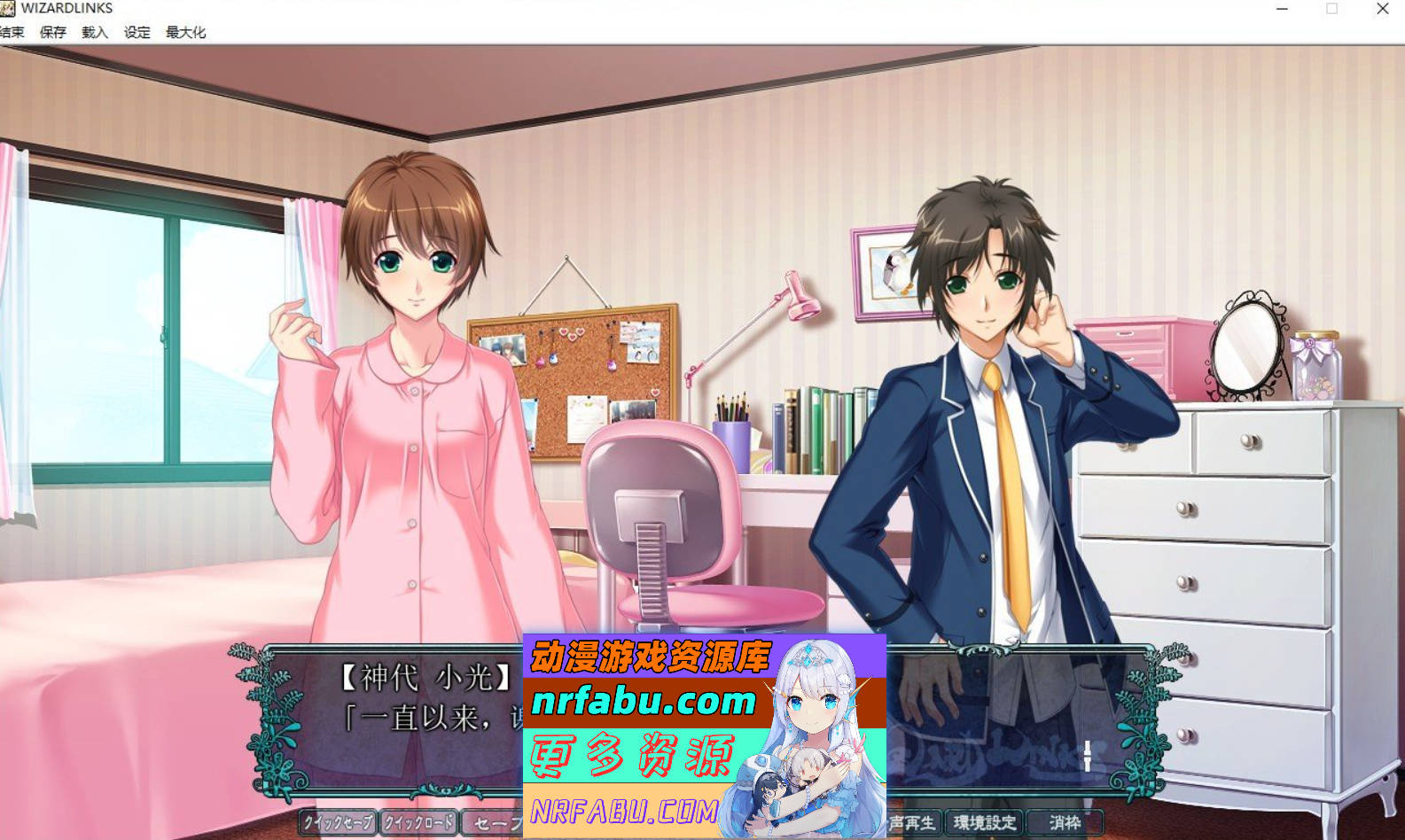Close the game window
The image size is (1405, 840).
click(1382, 9)
